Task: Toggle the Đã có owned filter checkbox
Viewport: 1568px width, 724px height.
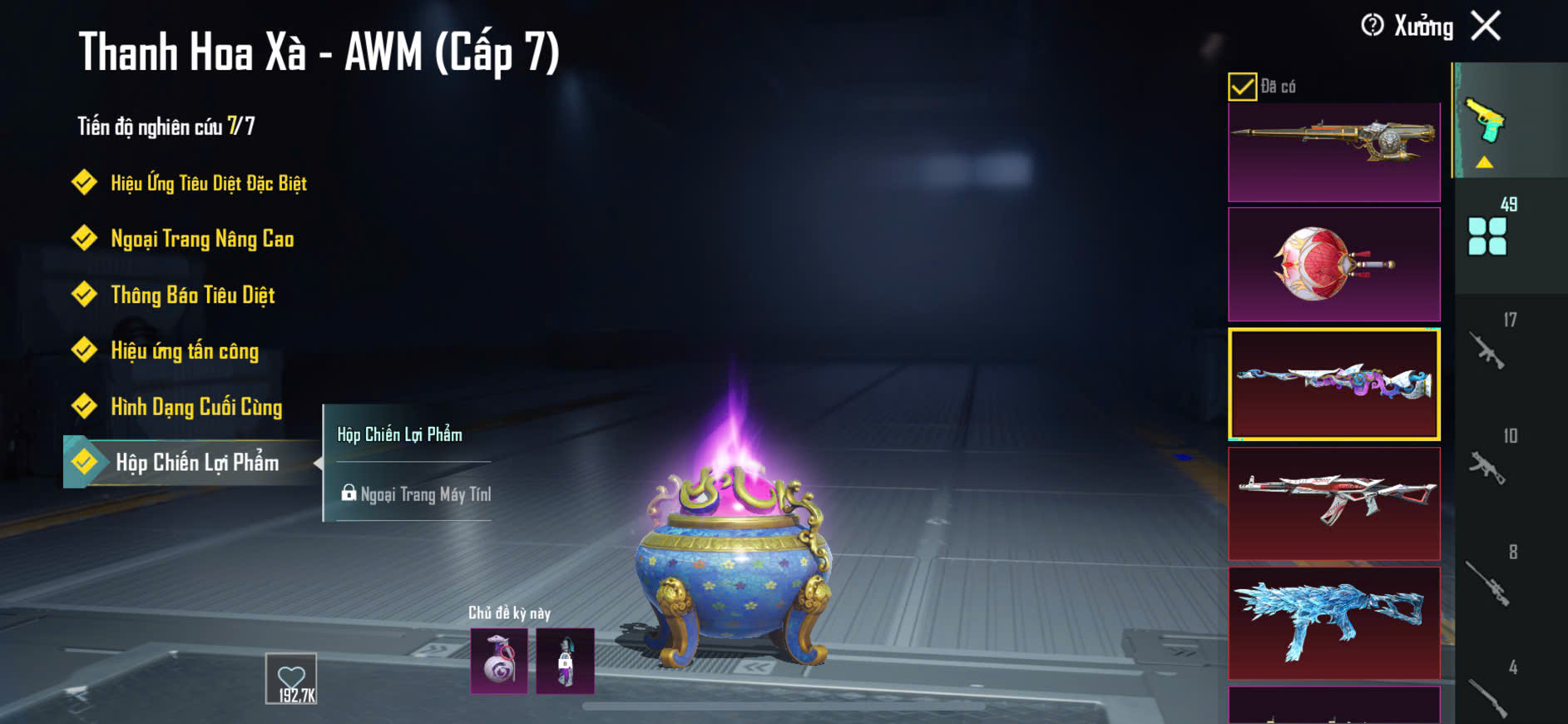Action: pos(1242,87)
